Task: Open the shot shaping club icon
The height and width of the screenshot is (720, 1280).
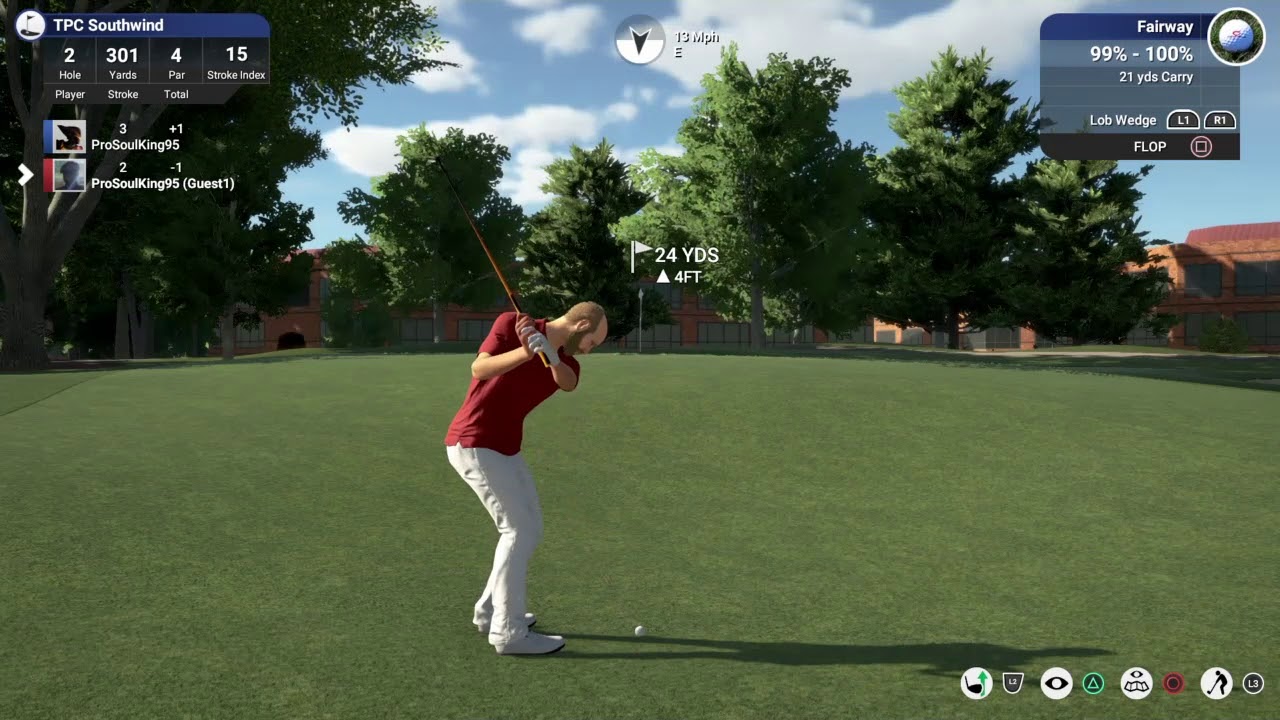Action: coord(976,684)
